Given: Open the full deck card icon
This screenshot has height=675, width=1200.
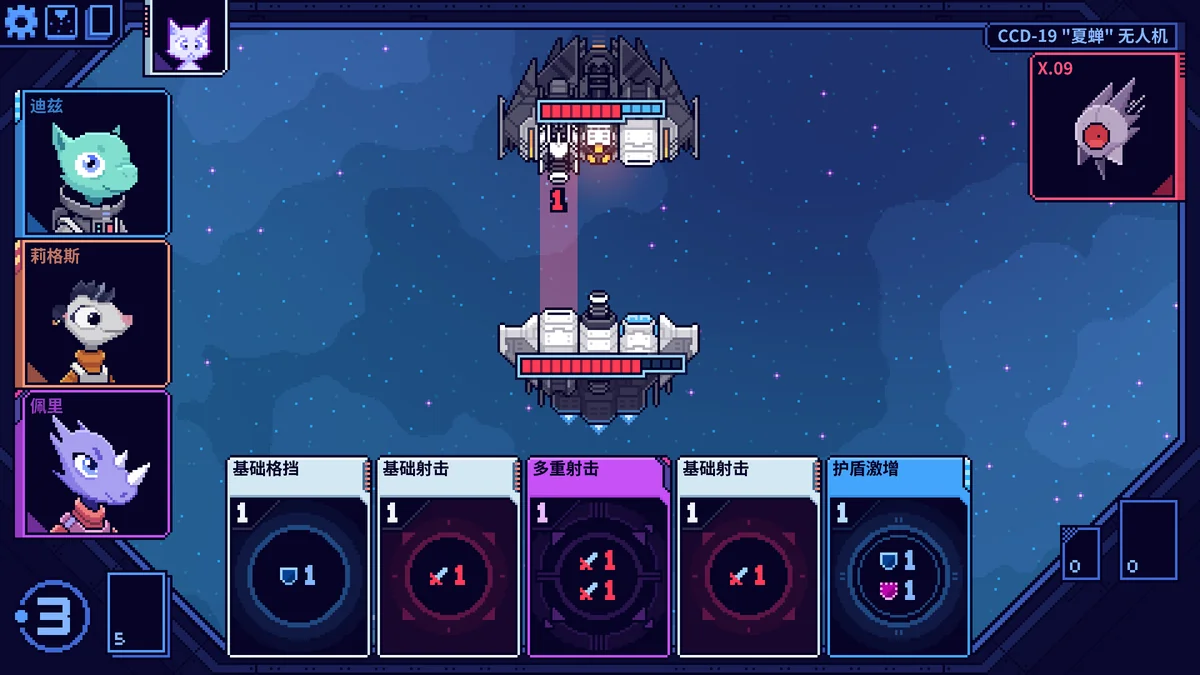Looking at the screenshot, I should point(100,22).
